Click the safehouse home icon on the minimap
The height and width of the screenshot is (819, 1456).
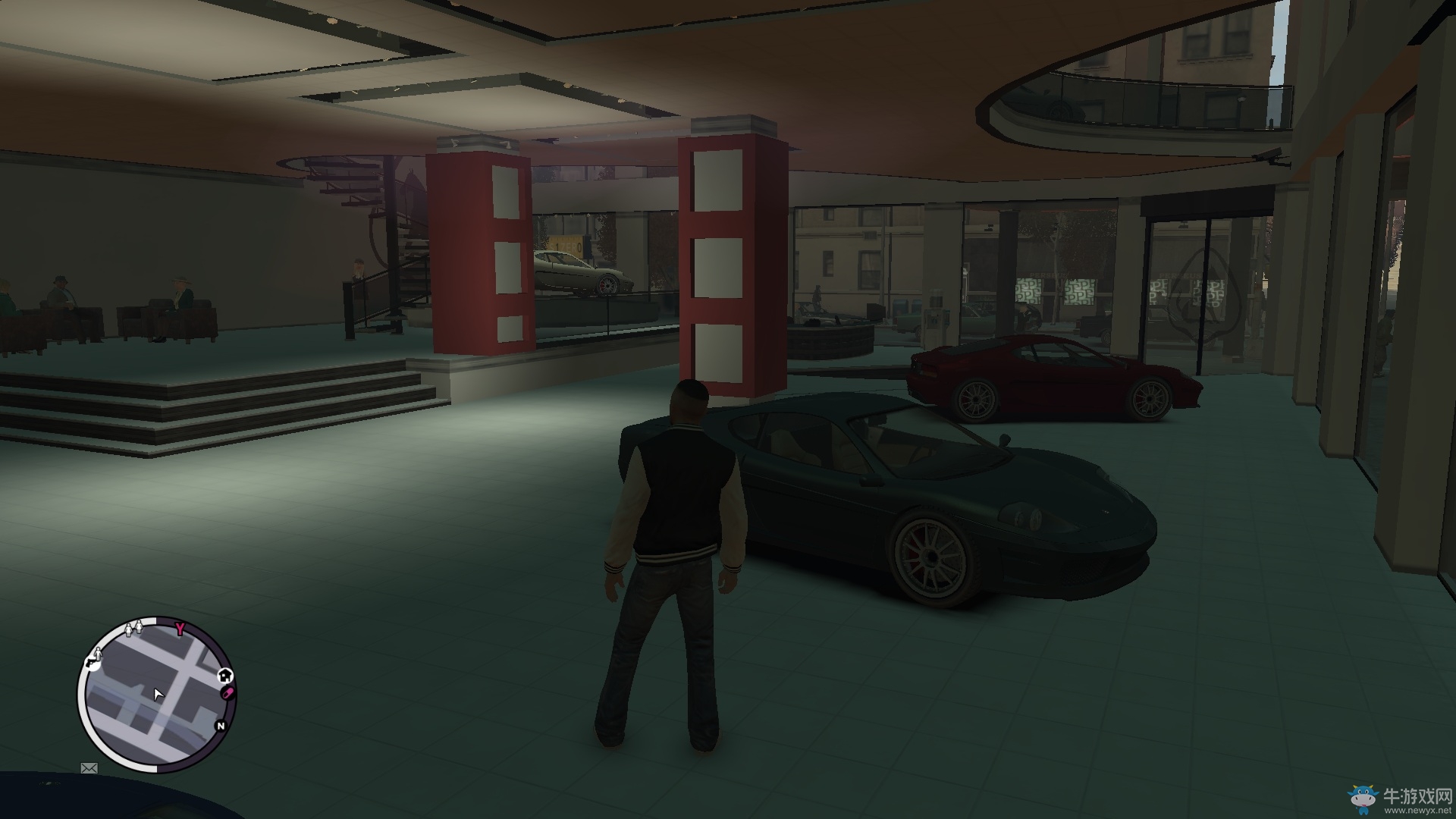click(x=225, y=676)
